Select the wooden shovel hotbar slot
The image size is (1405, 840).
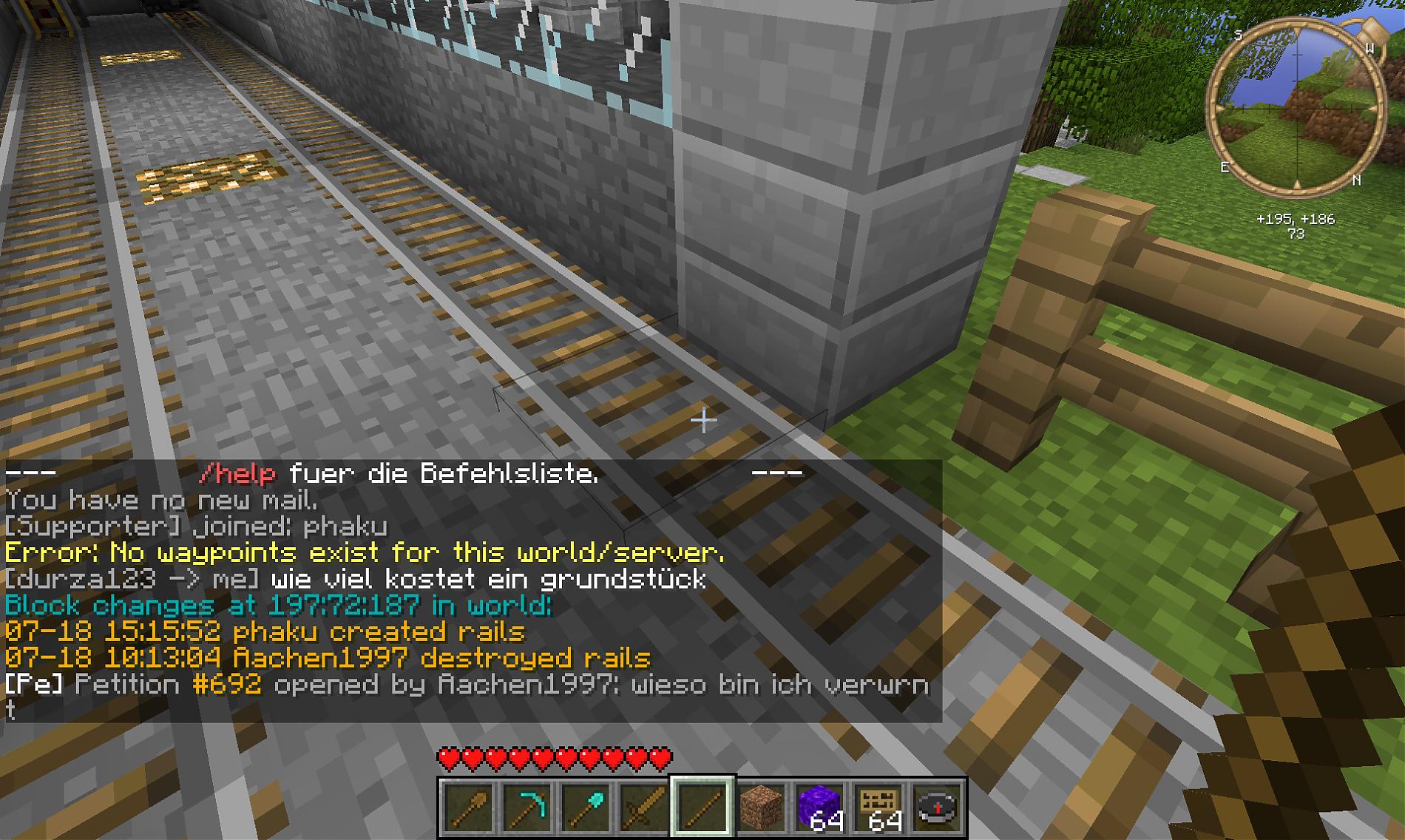[x=468, y=807]
